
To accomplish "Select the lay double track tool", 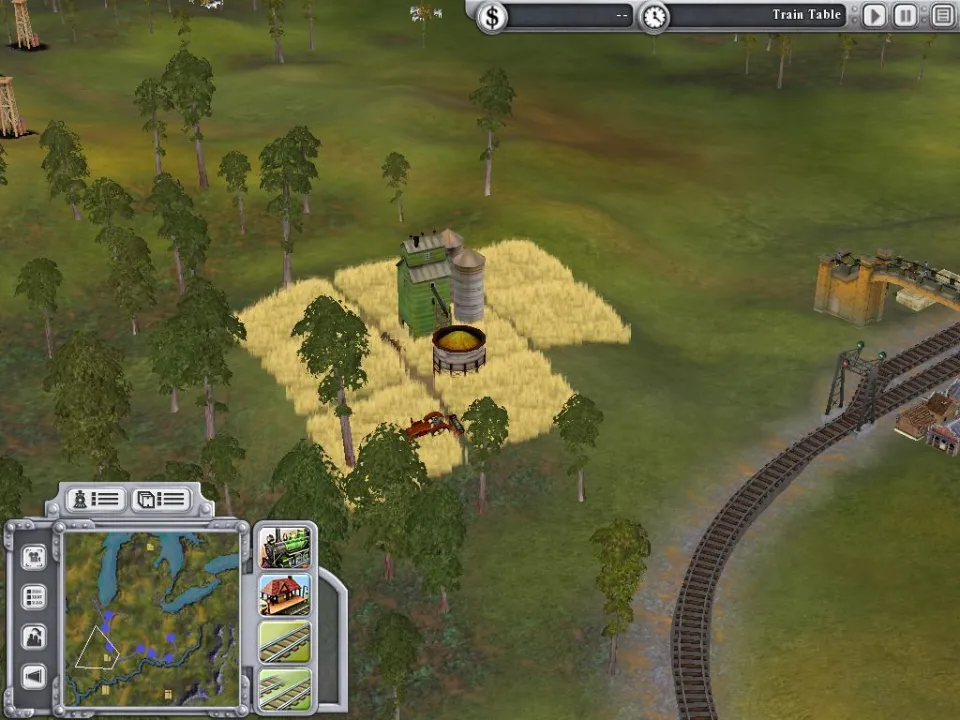I will pyautogui.click(x=285, y=688).
